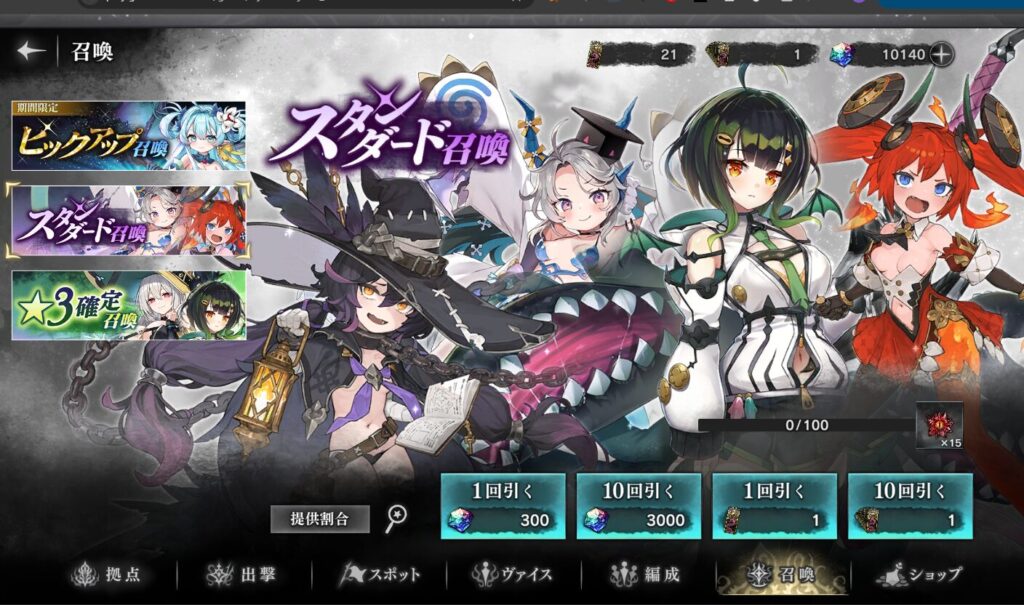The width and height of the screenshot is (1024, 605).
Task: Open the 拠点 base menu
Action: [x=112, y=575]
